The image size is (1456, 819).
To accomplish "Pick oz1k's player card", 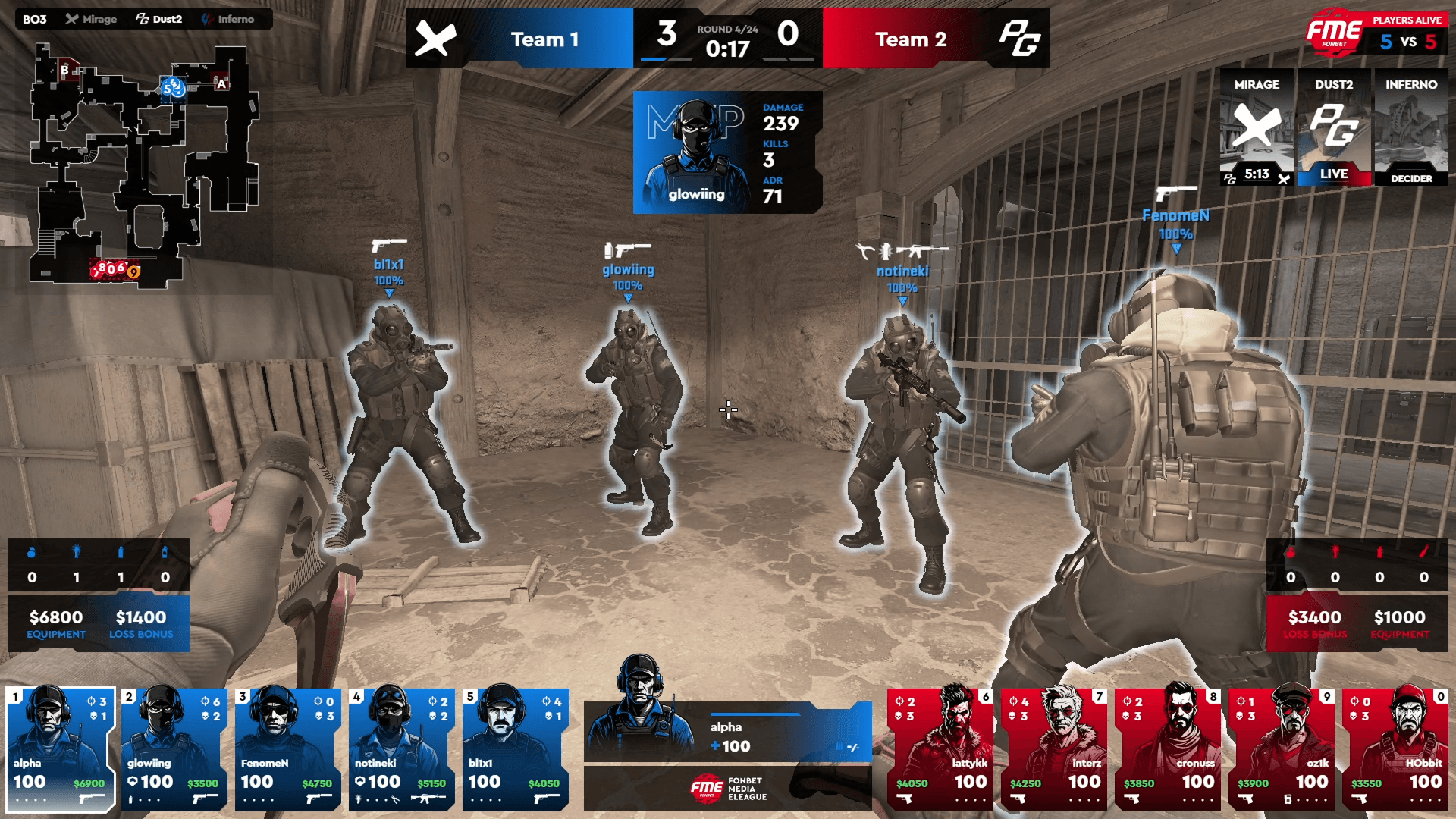I will (1282, 748).
